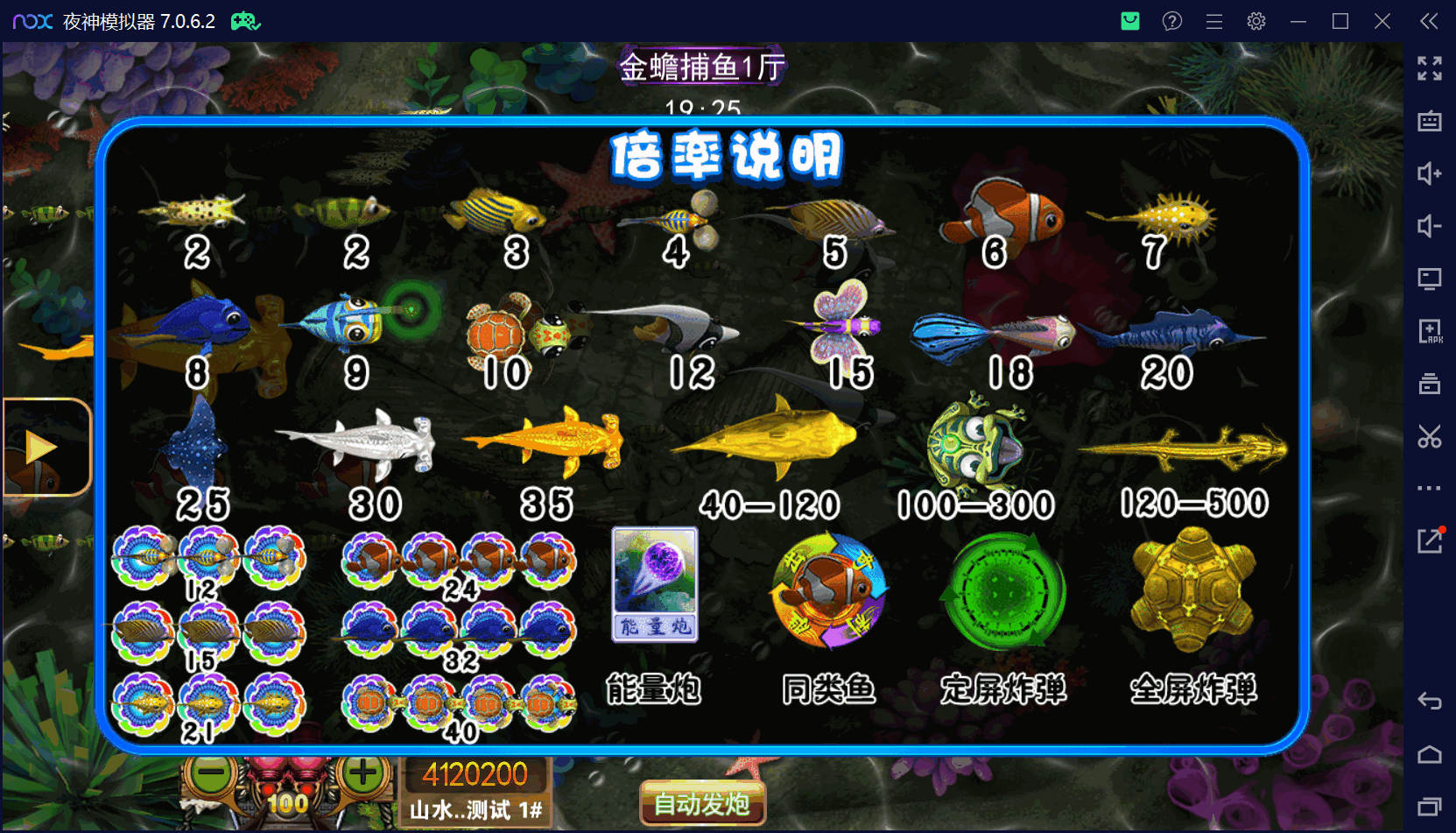The height and width of the screenshot is (833, 1456).
Task: Open keyboard mapping in the Nox sidebar
Action: 1431,121
